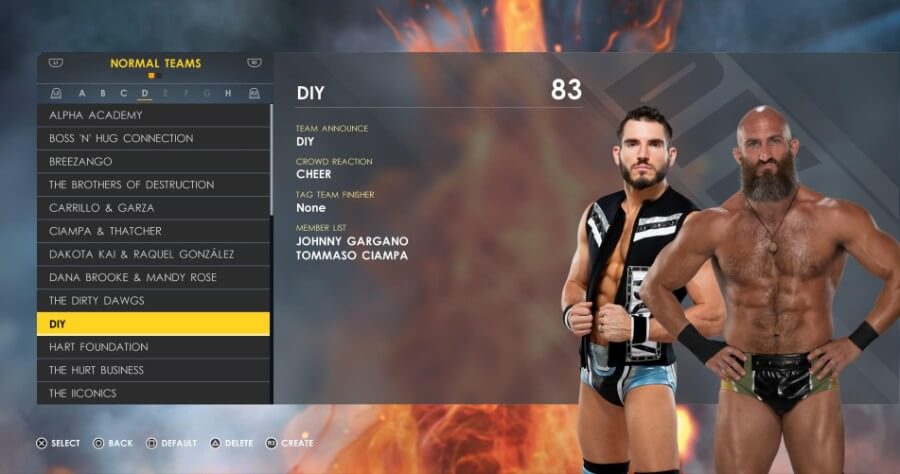Filter the team list by letter B

pos(103,93)
